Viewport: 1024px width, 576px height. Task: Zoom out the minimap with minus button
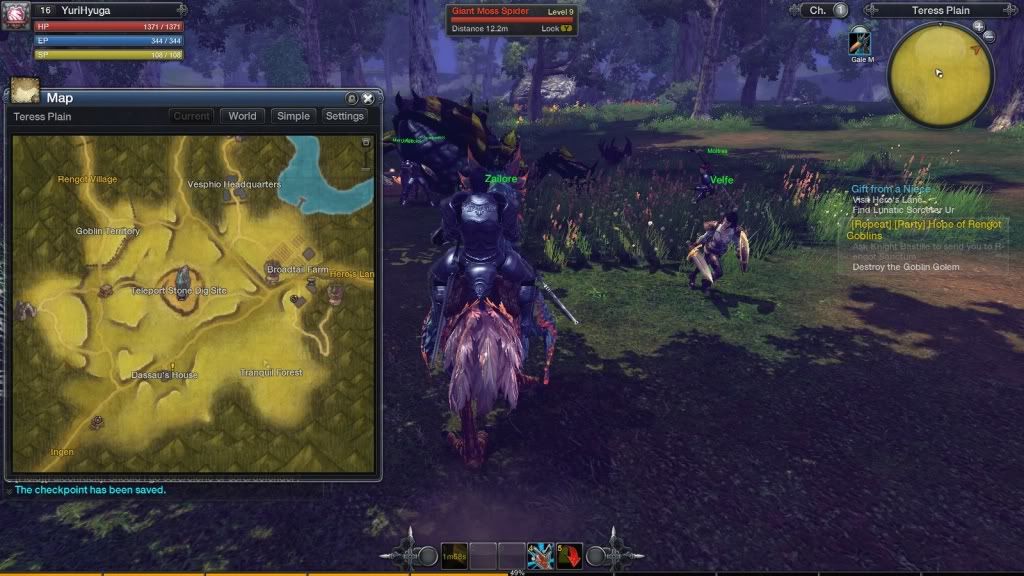[x=989, y=37]
